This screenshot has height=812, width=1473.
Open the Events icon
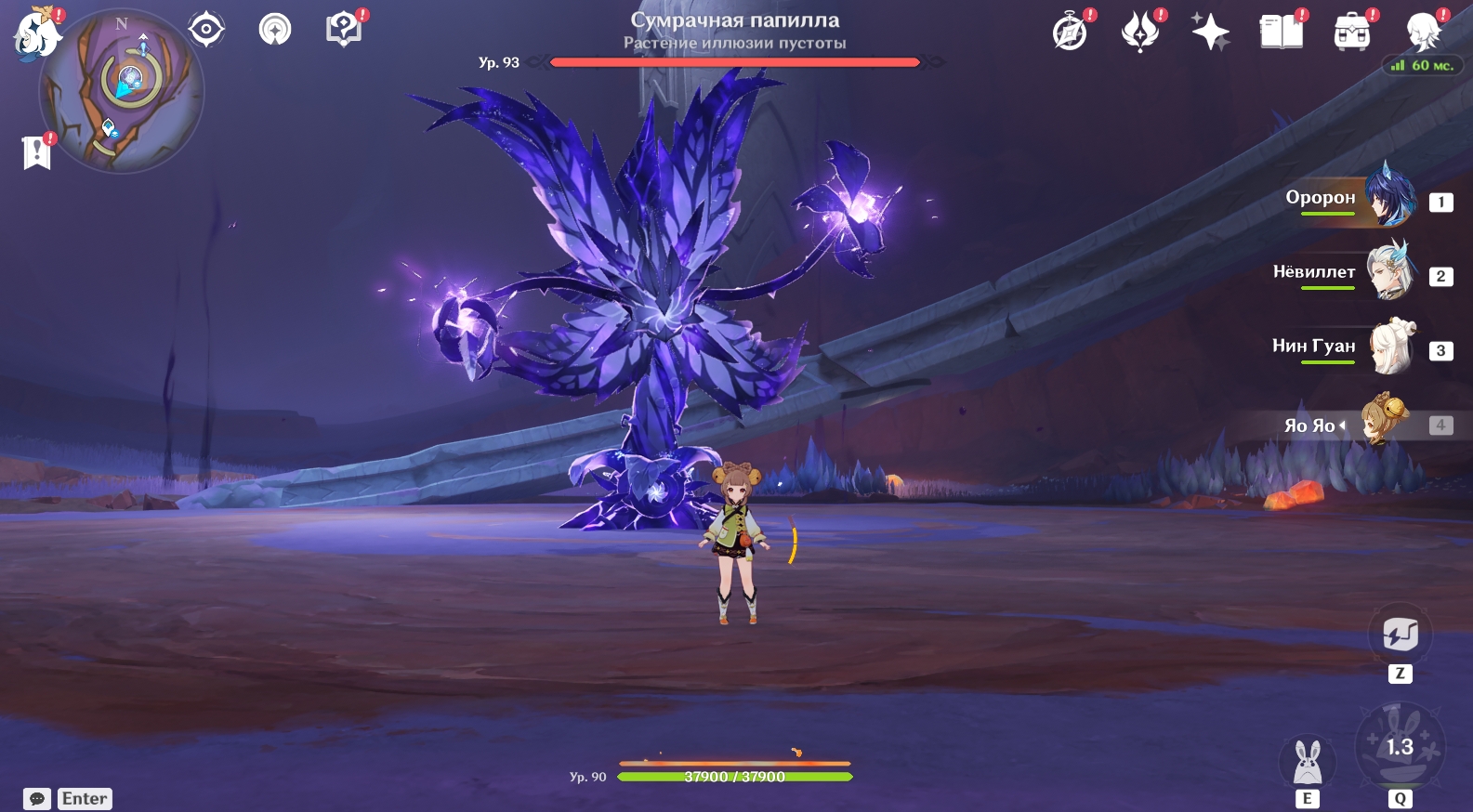[x=1140, y=33]
